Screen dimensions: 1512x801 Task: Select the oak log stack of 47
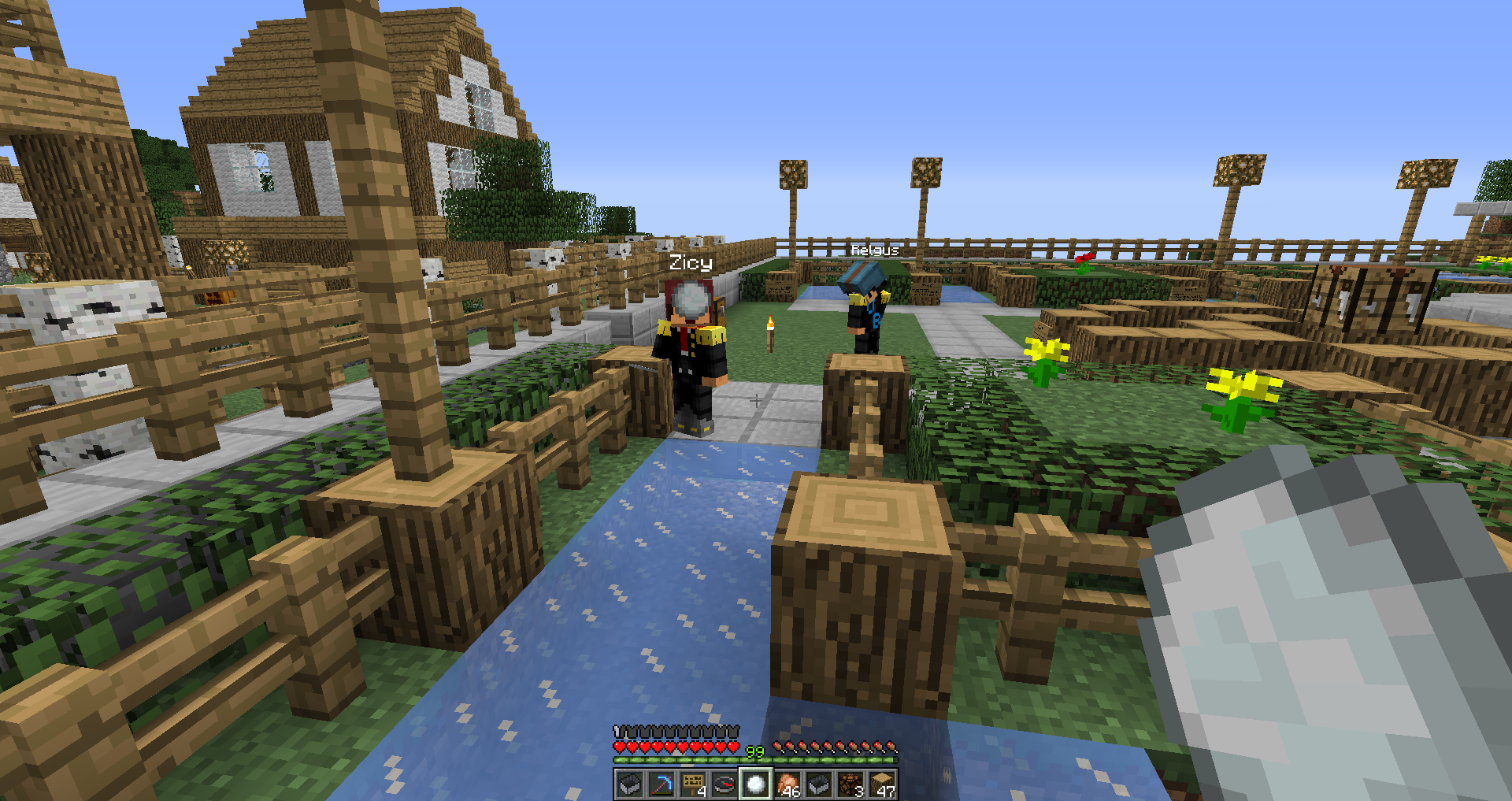[881, 784]
